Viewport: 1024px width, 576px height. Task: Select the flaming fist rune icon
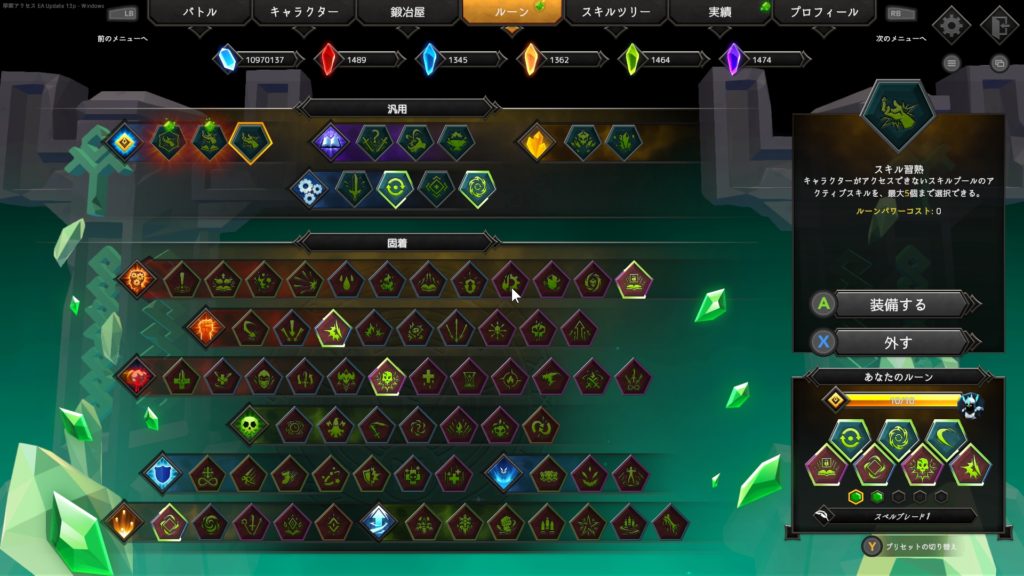coord(206,327)
